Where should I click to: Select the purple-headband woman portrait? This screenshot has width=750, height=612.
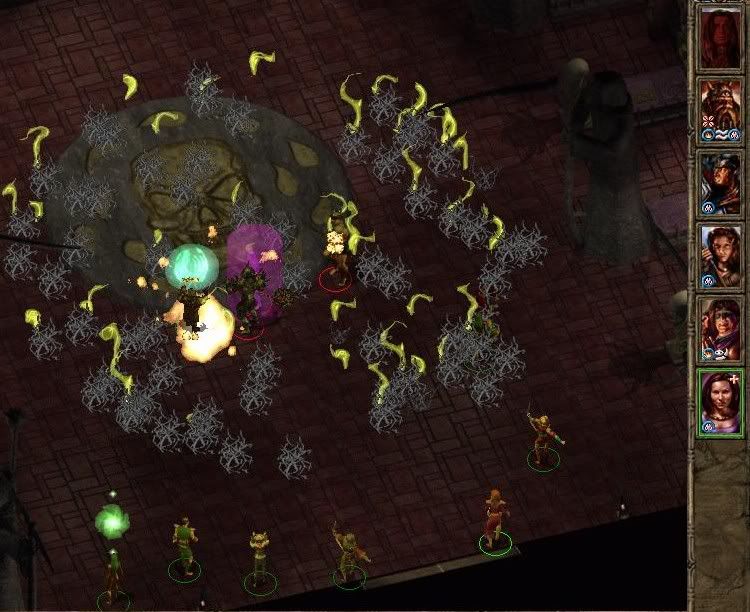719,328
